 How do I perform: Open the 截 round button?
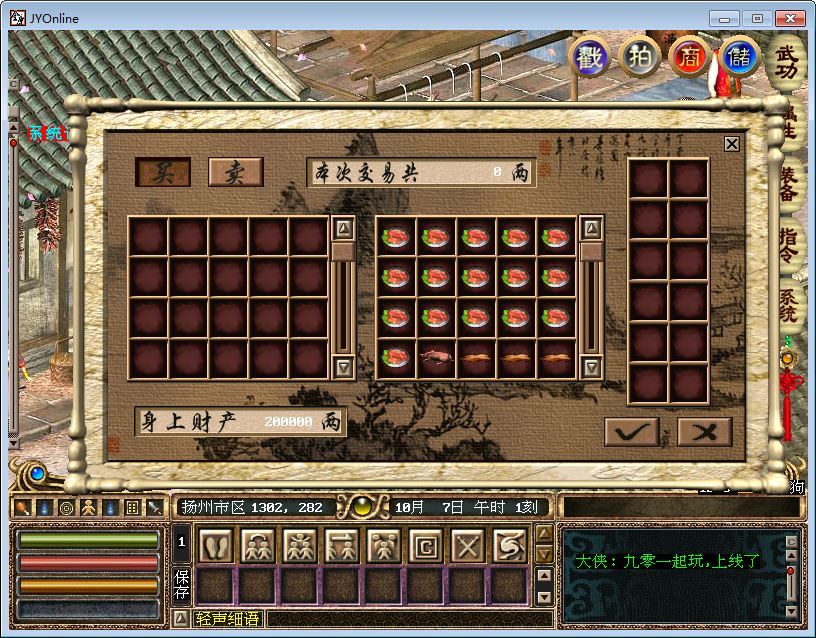(589, 56)
